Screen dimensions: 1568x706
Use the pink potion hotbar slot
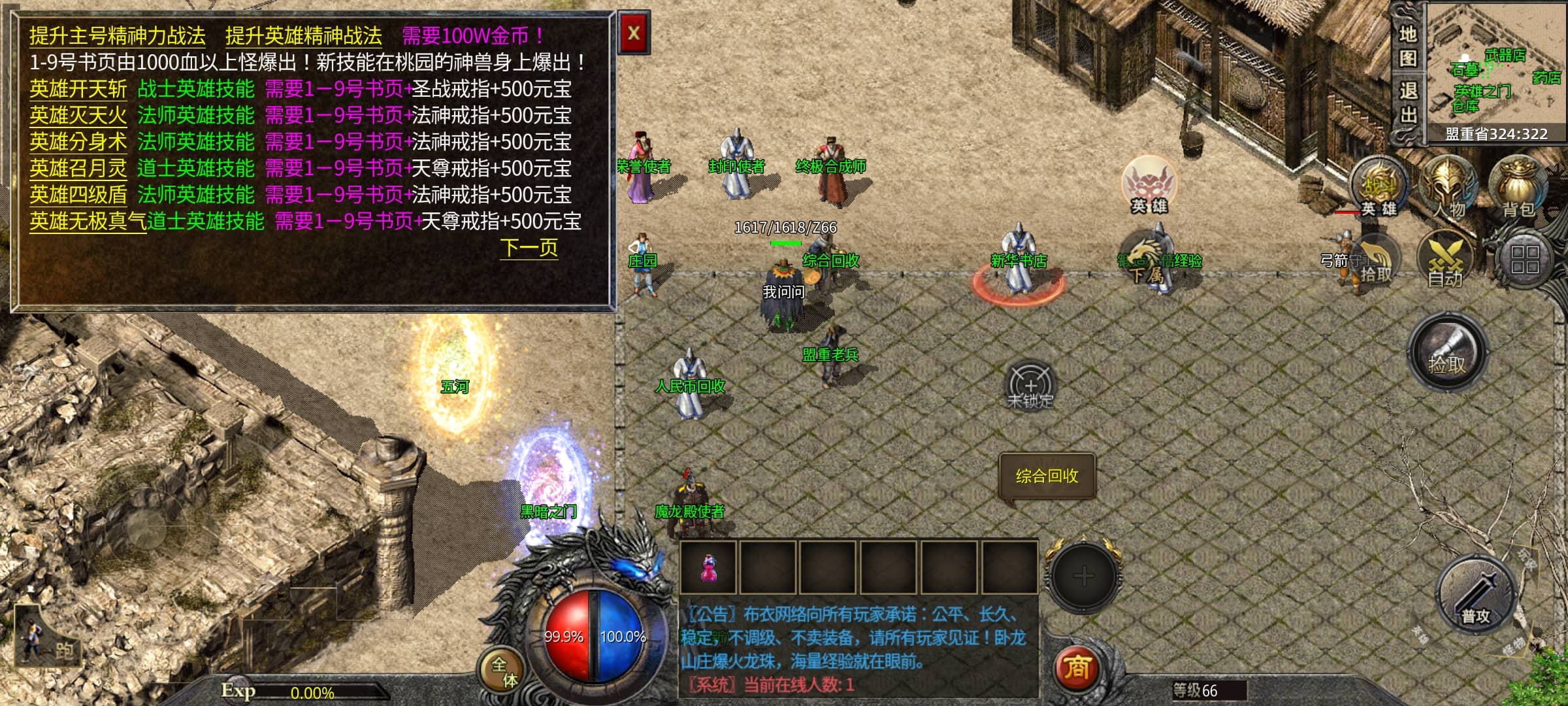click(x=709, y=568)
